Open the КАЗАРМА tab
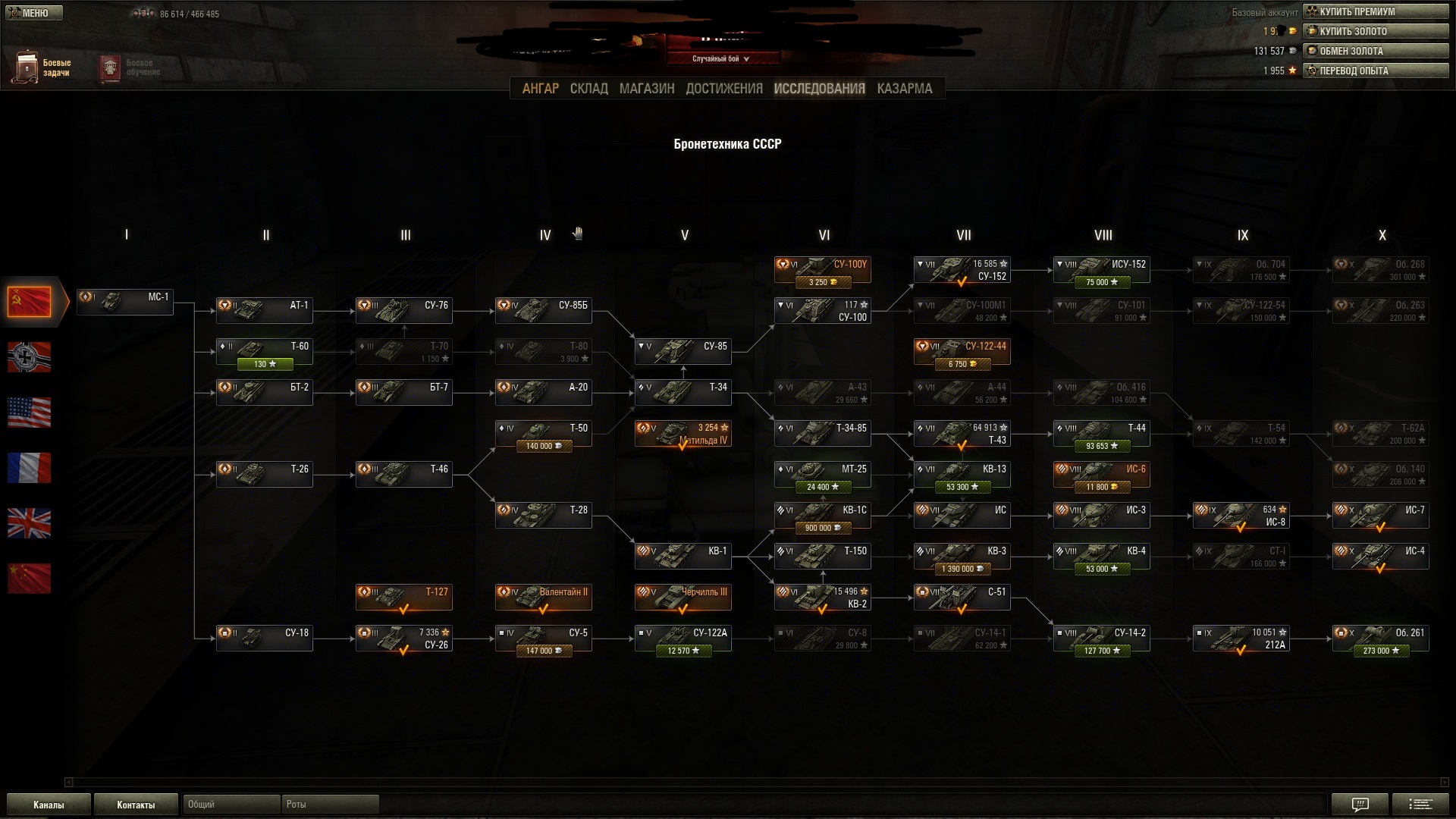1456x819 pixels. [904, 89]
